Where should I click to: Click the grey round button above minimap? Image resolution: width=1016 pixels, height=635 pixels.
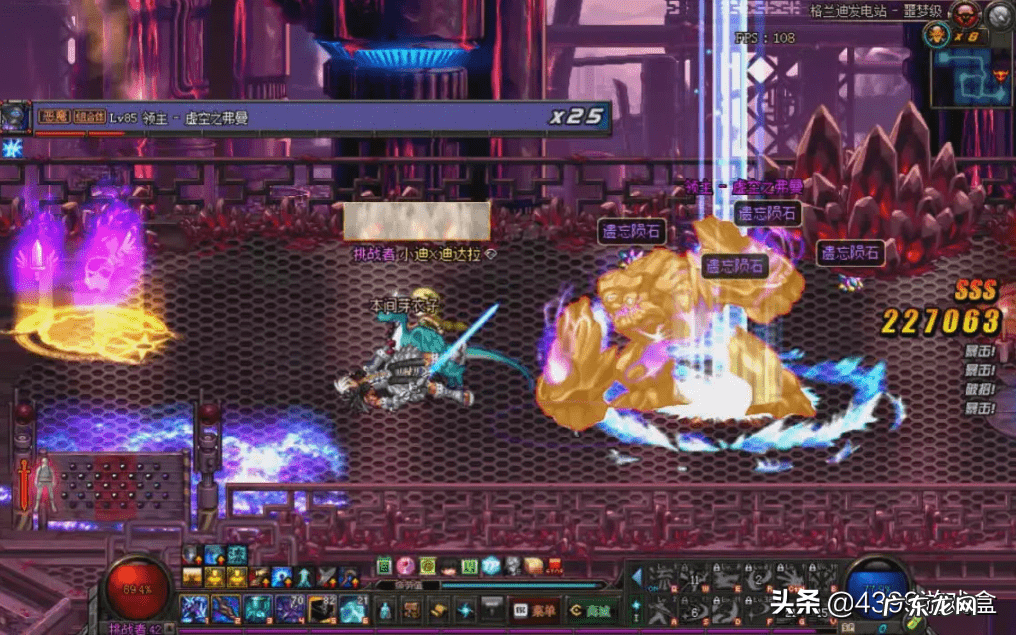(998, 14)
